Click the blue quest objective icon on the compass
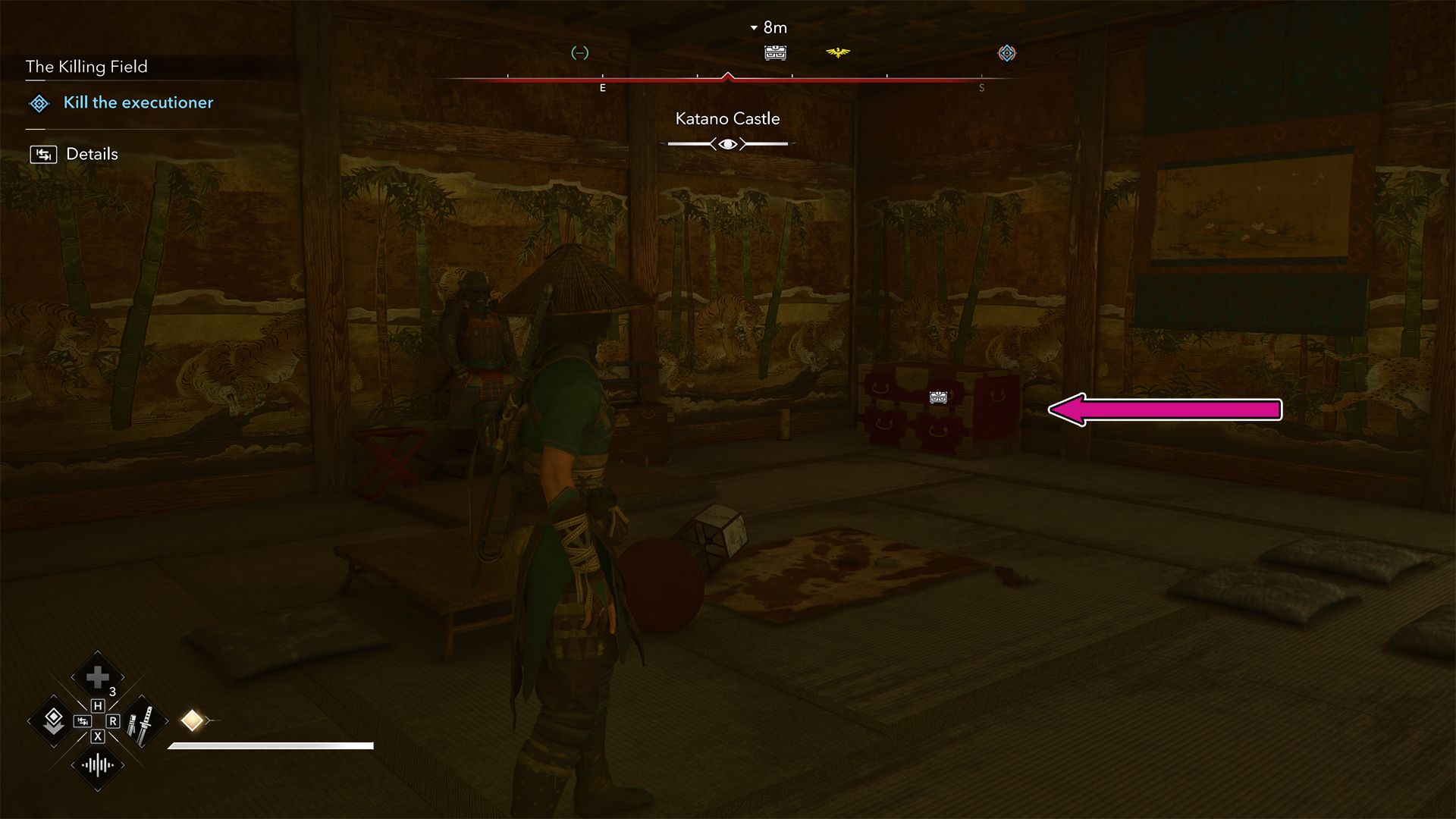 click(1006, 53)
